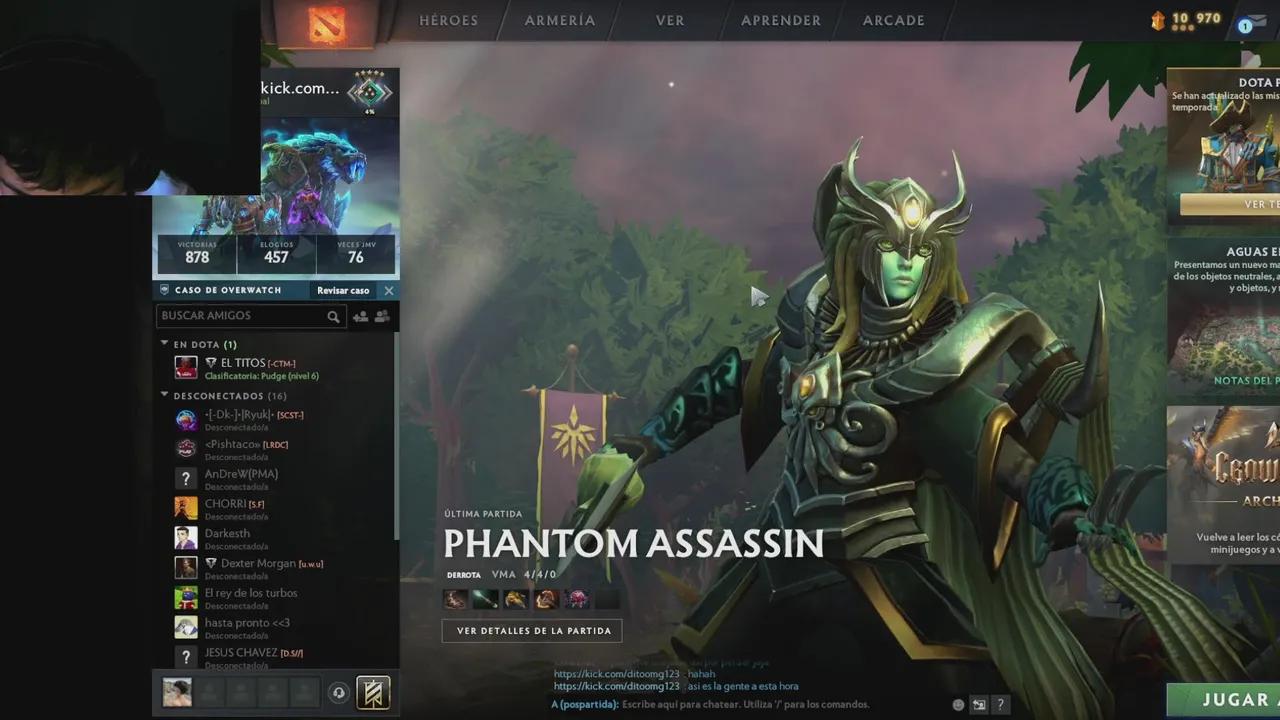Screen dimensions: 1280x720
Task: Click the share screenshot icon near the chat
Action: (x=978, y=703)
